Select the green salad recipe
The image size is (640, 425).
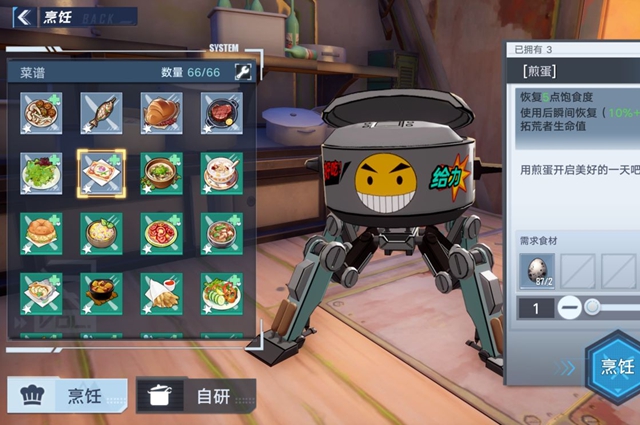coord(42,173)
